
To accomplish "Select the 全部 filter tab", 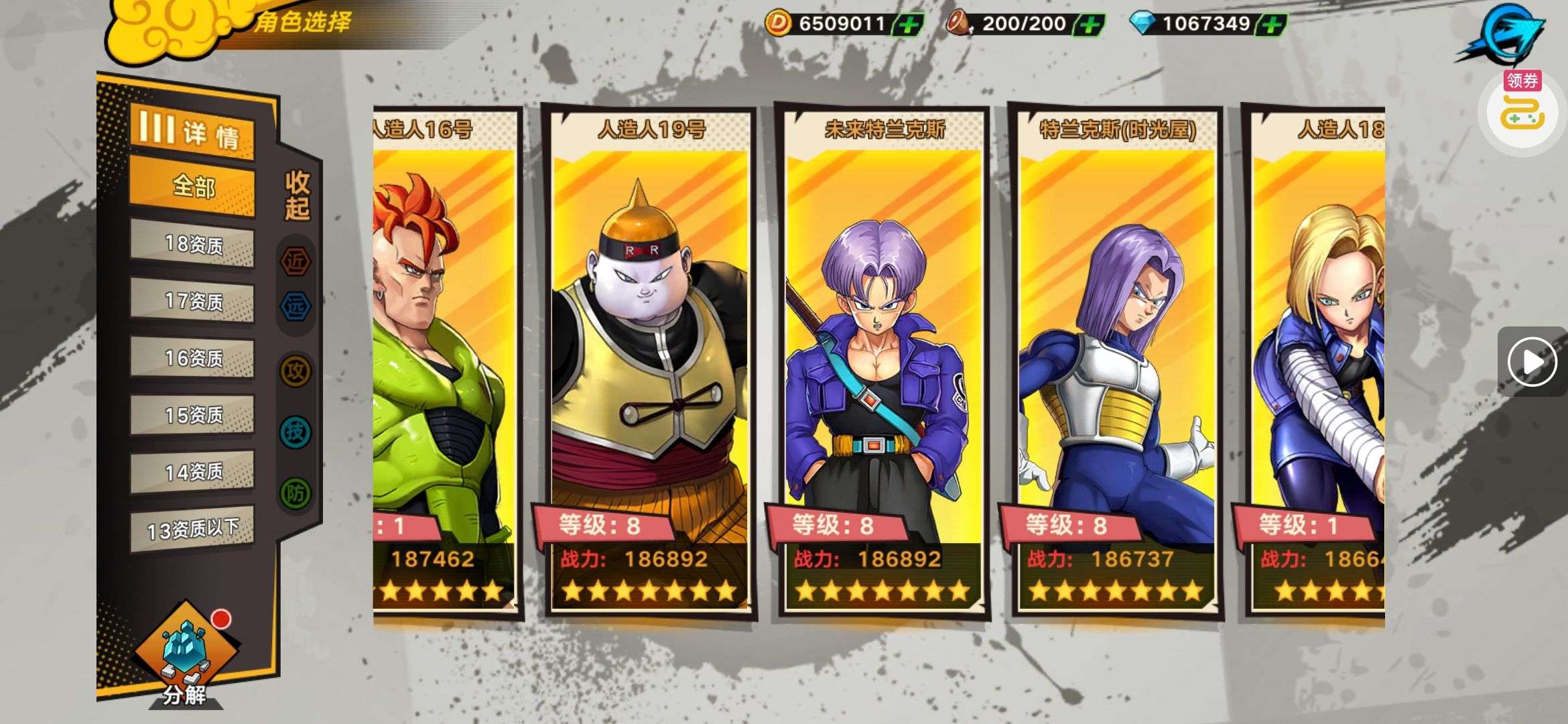I will [x=192, y=186].
